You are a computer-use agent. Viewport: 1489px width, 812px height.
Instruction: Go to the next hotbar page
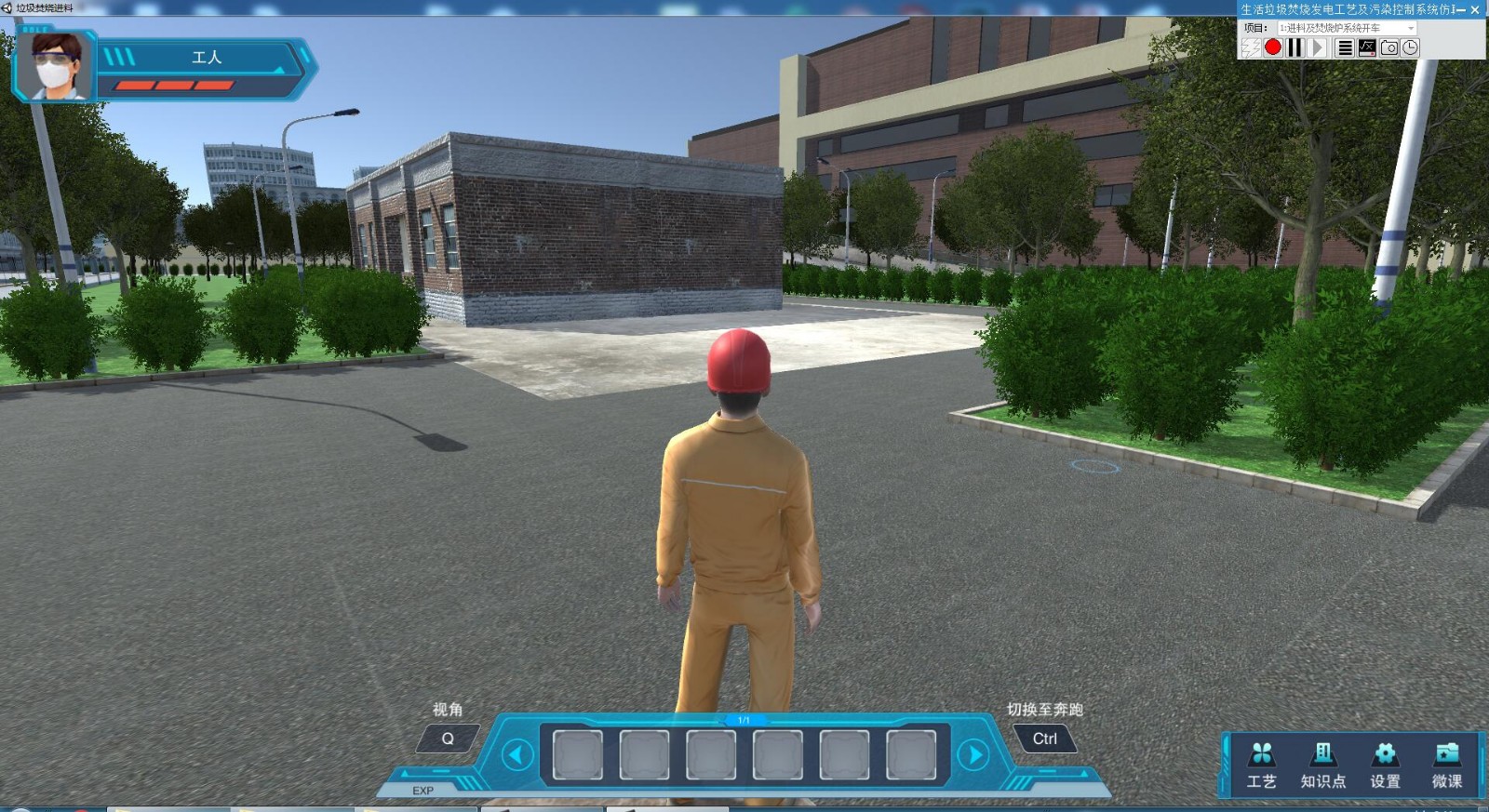click(x=973, y=754)
